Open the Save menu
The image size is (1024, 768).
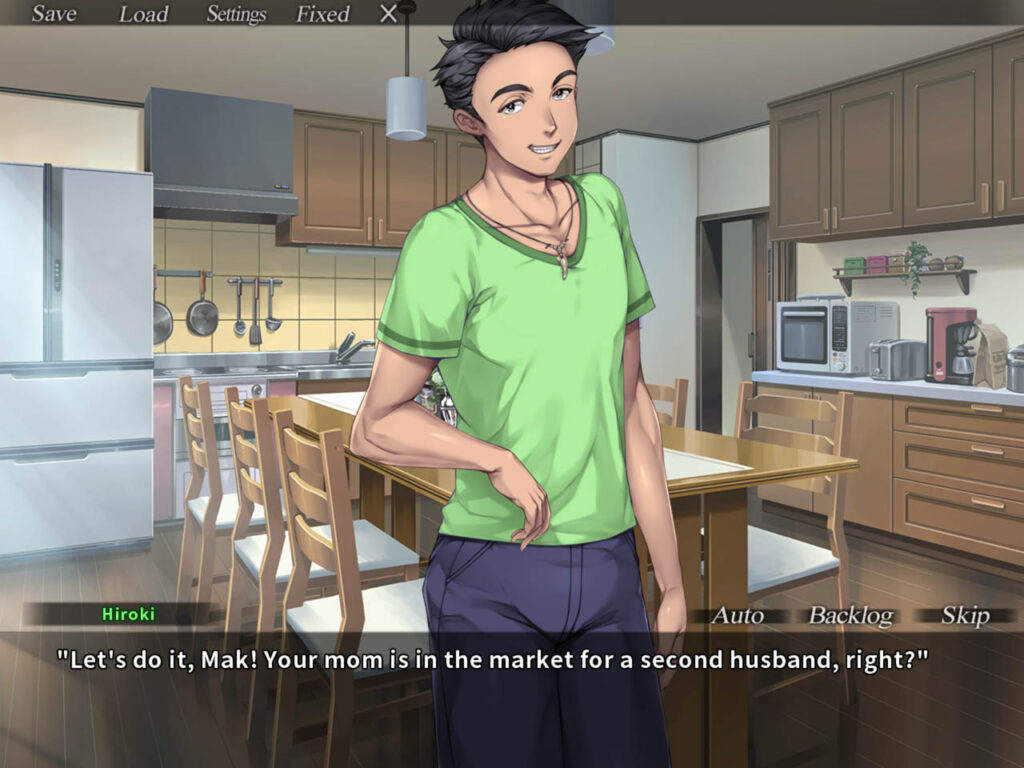tap(54, 14)
